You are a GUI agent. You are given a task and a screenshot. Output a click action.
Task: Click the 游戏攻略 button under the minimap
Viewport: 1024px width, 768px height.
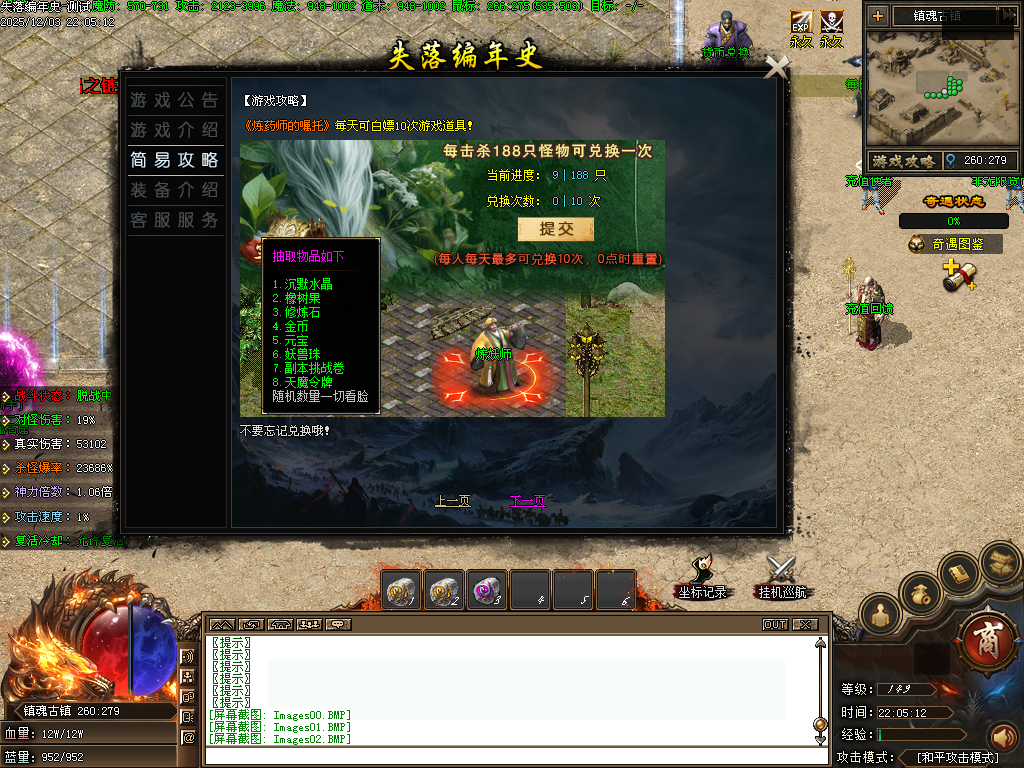[903, 161]
